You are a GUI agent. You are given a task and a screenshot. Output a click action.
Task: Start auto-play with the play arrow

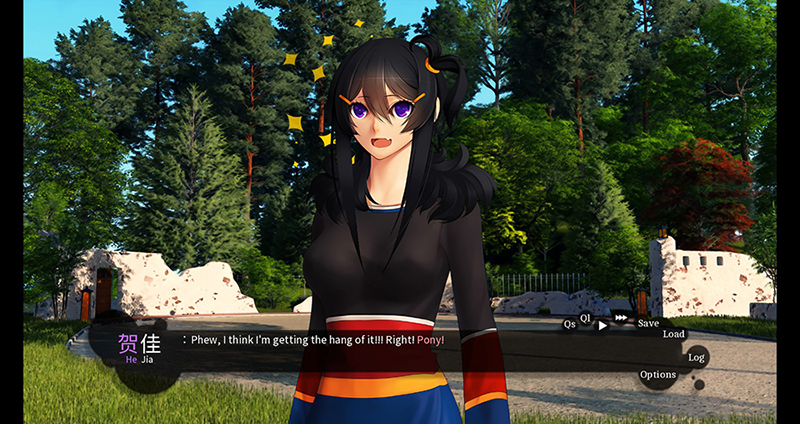click(602, 326)
